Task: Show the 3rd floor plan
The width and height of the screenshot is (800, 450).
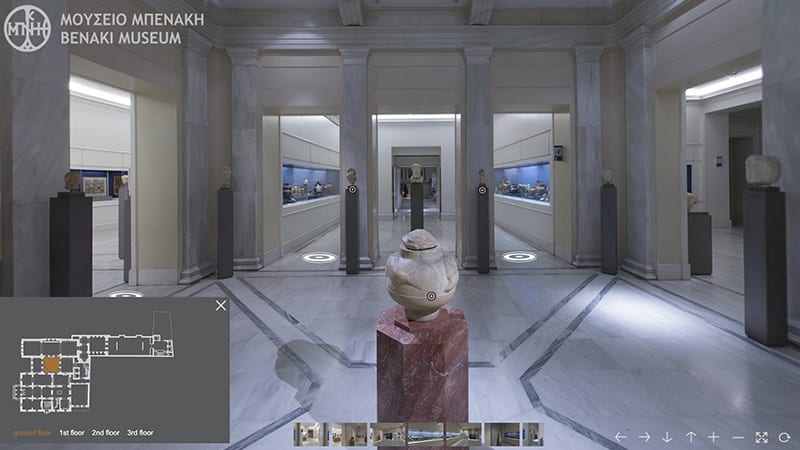Action: (x=140, y=433)
